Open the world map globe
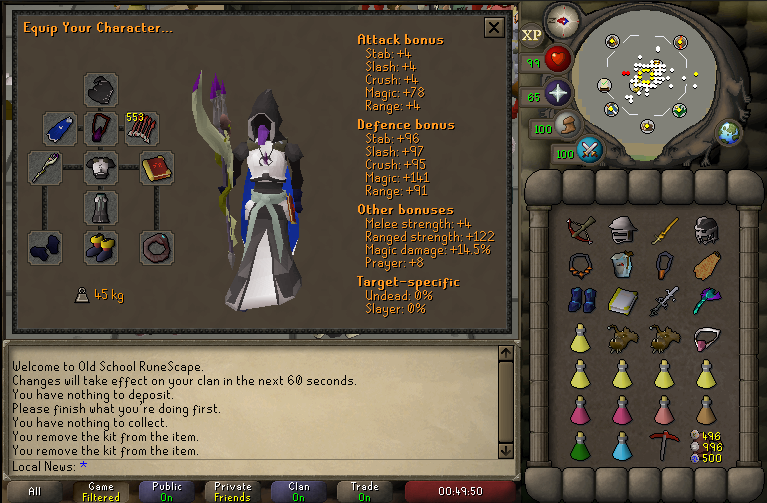 coord(729,131)
